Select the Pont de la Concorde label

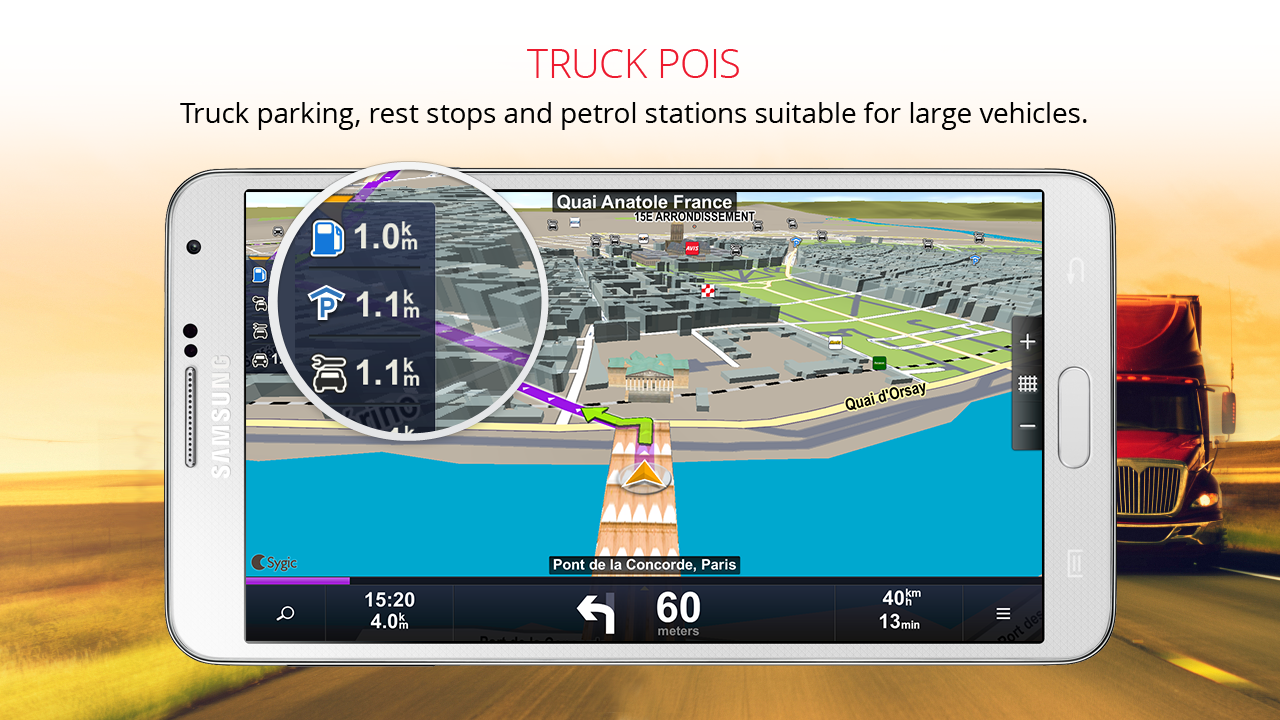[x=645, y=565]
